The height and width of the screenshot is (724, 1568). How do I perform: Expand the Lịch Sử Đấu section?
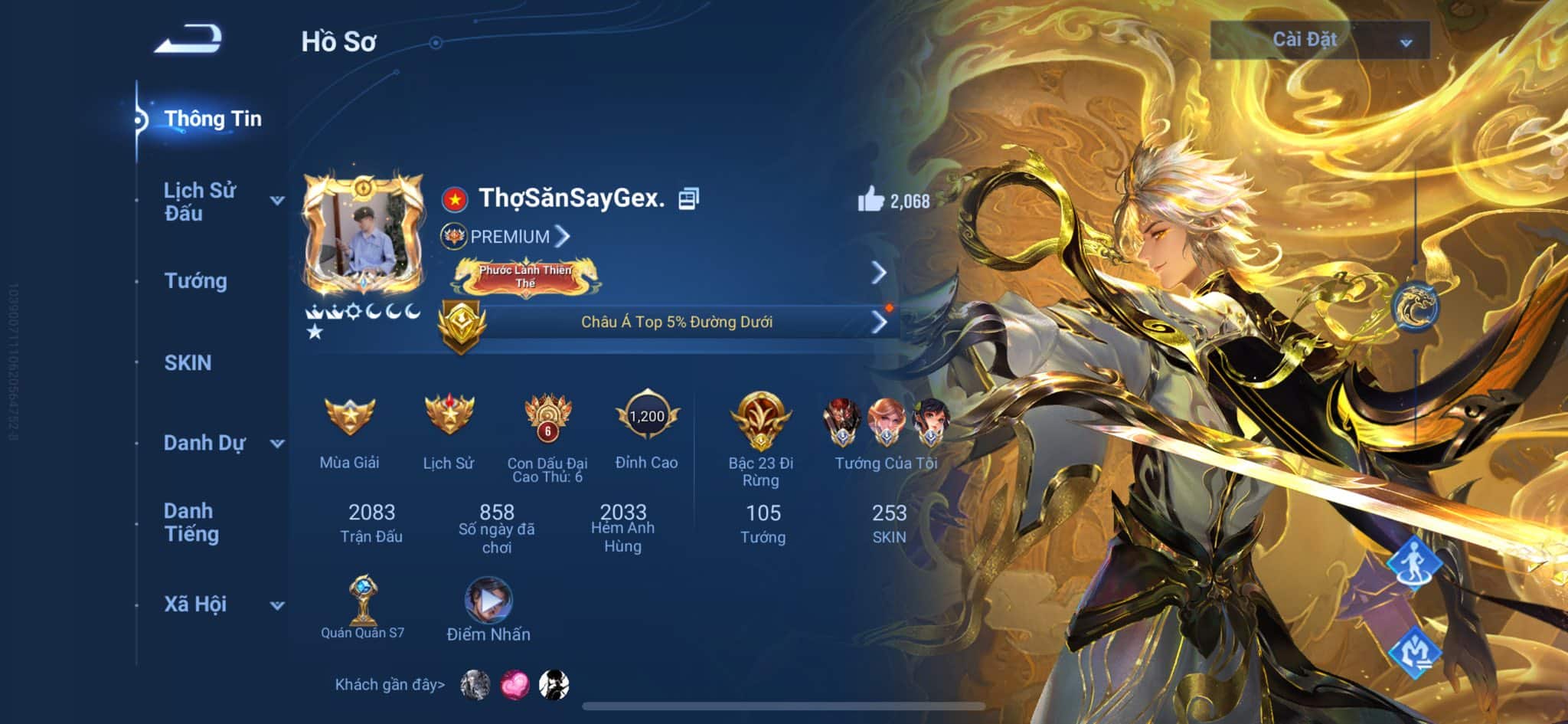277,201
